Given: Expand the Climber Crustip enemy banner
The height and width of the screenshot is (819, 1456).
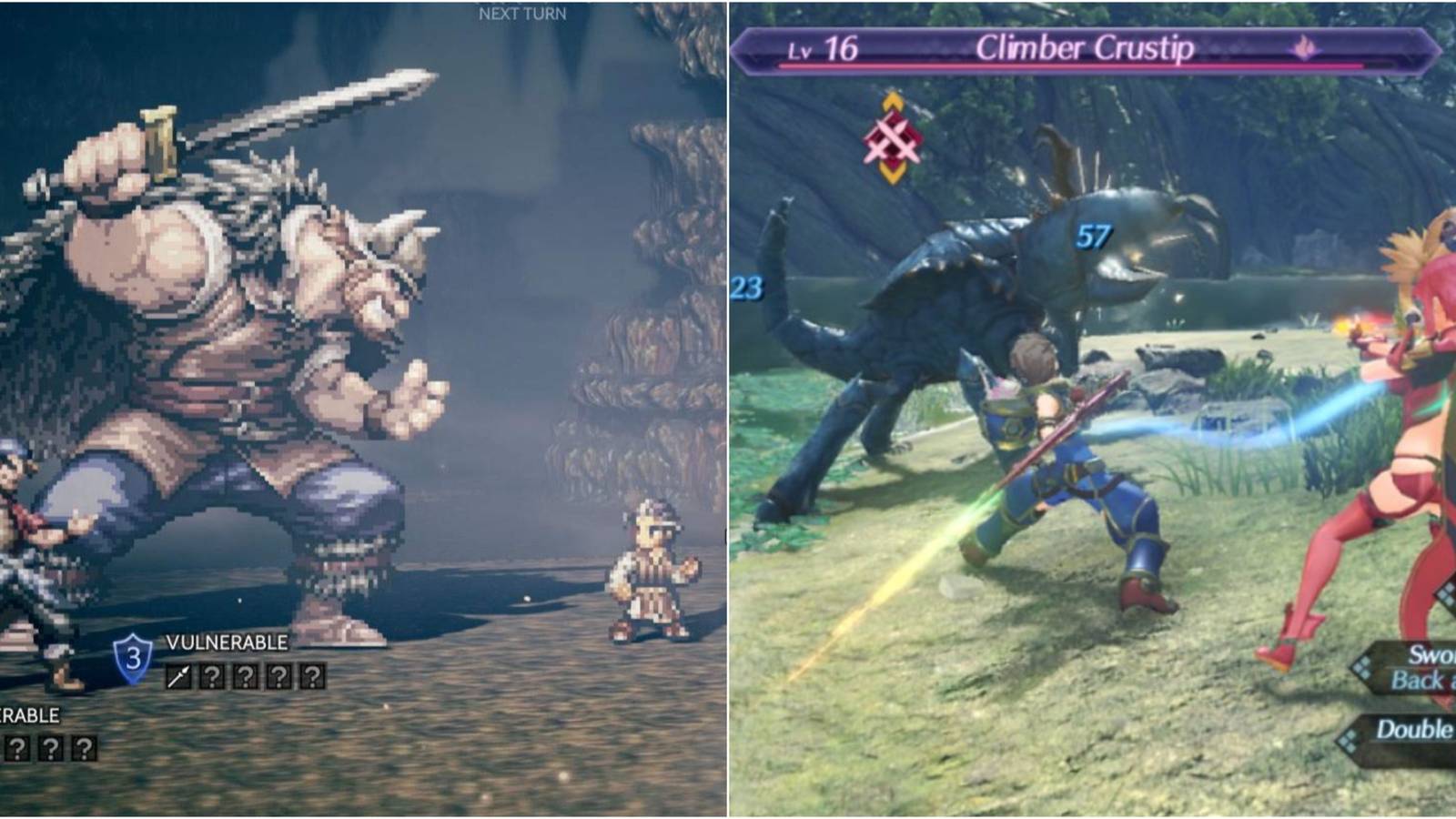Looking at the screenshot, I should tap(1083, 47).
